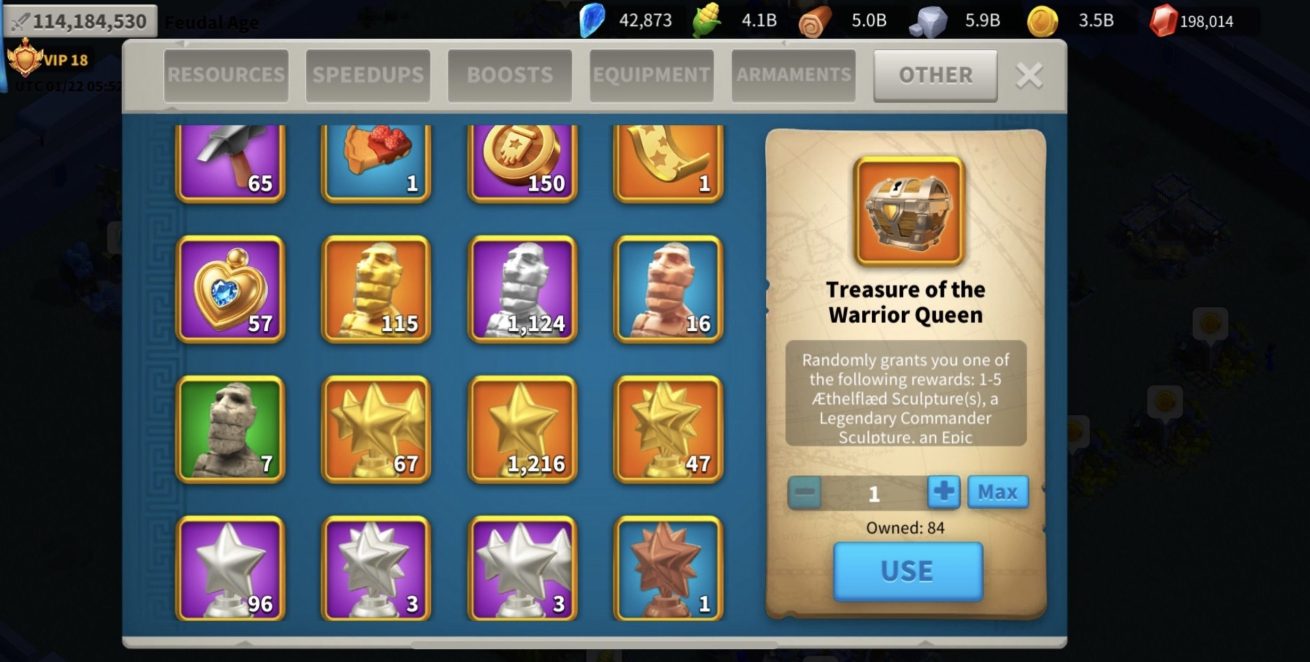The width and height of the screenshot is (1310, 662).
Task: Select the bronze star item
Action: coord(668,568)
